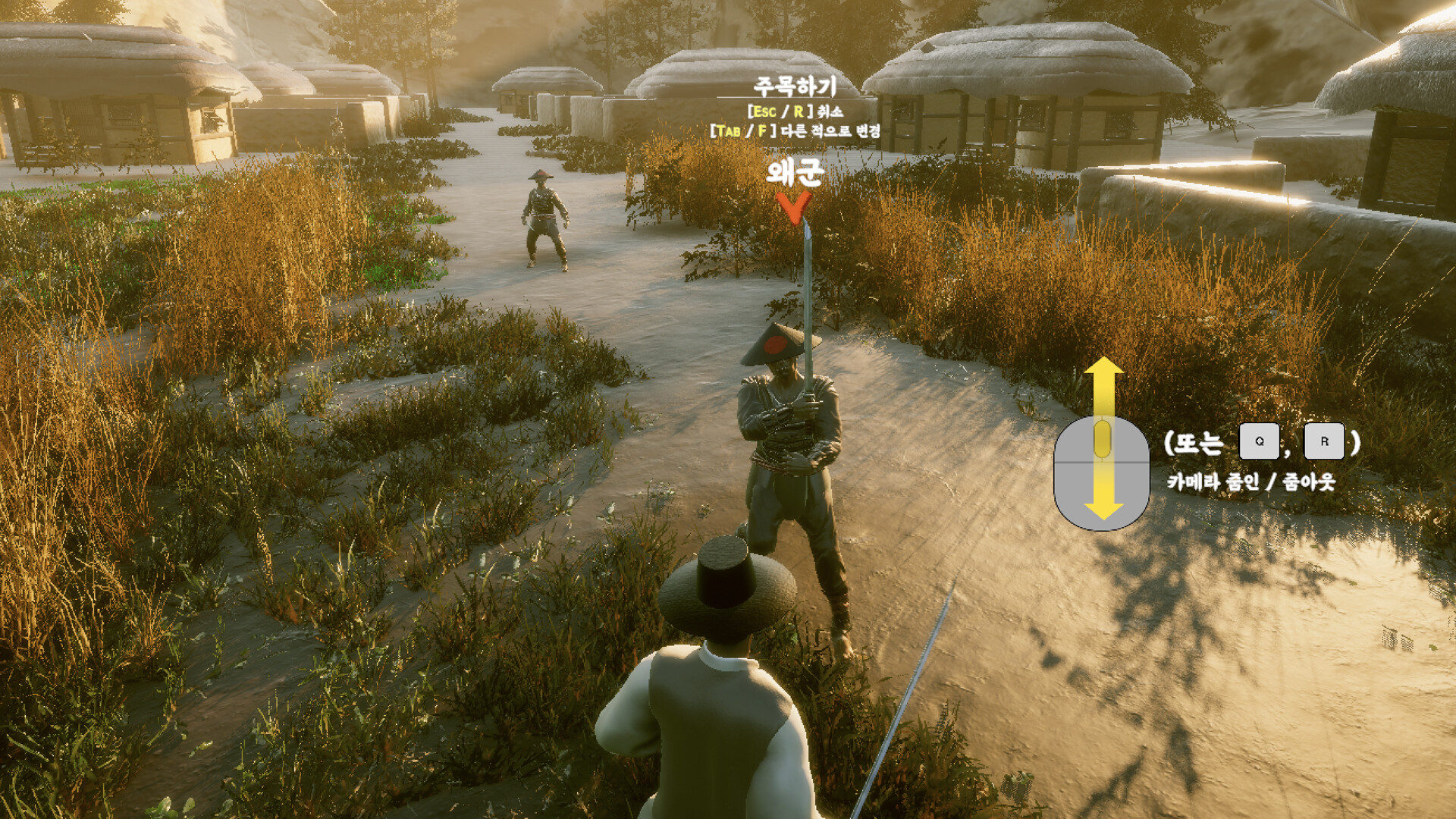This screenshot has width=1456, height=819.
Task: Click the 주목하기 tutorial heading
Action: (795, 87)
